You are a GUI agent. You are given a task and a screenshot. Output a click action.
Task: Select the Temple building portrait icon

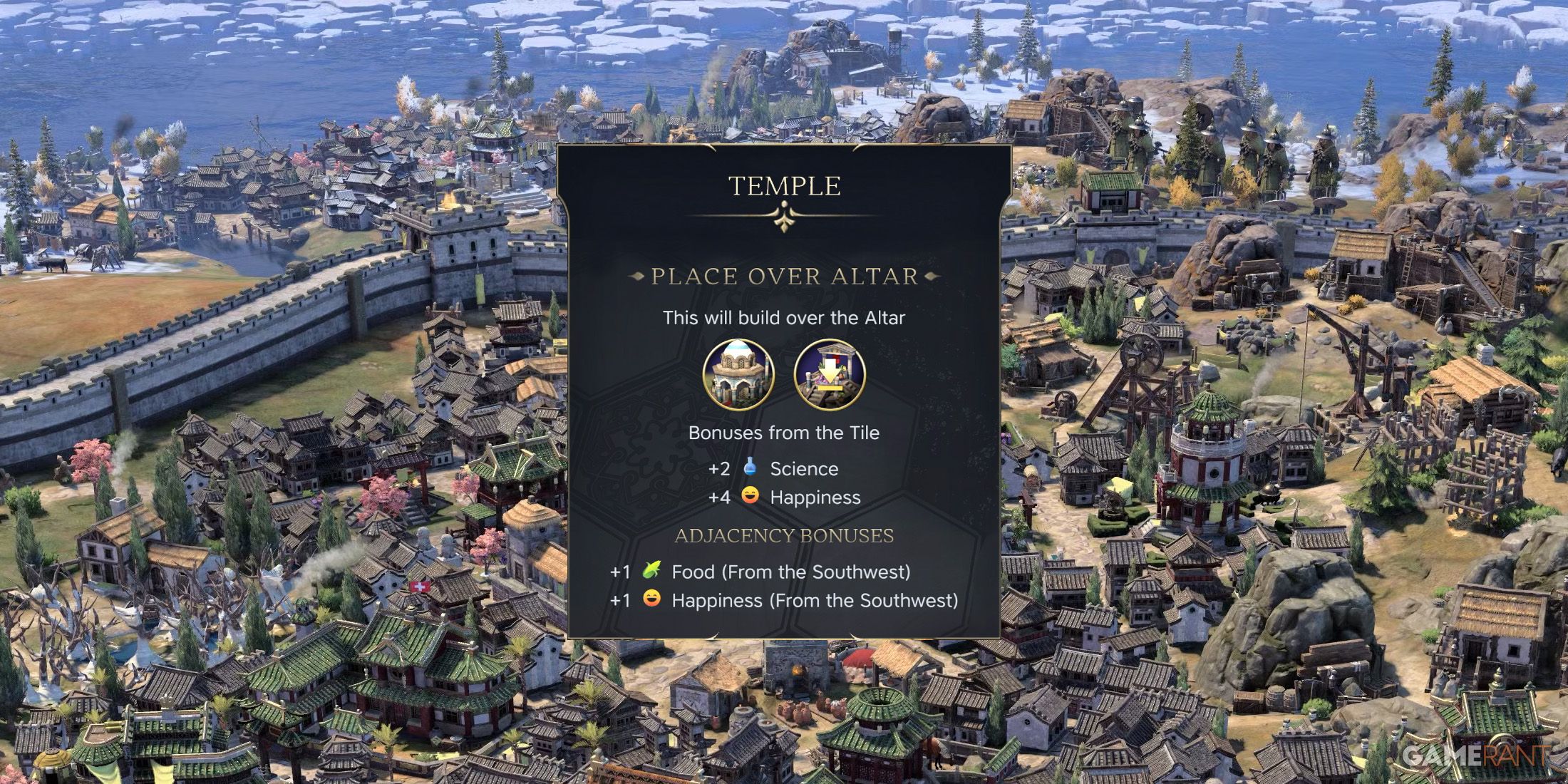(739, 373)
